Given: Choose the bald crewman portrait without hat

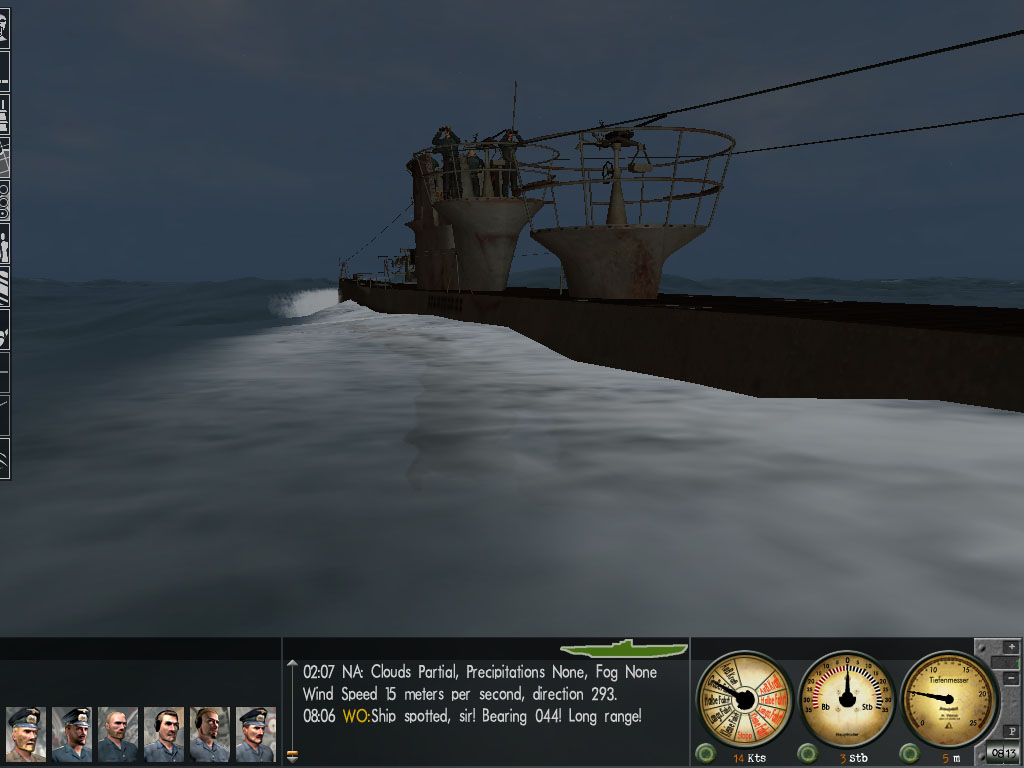Looking at the screenshot, I should coord(118,734).
